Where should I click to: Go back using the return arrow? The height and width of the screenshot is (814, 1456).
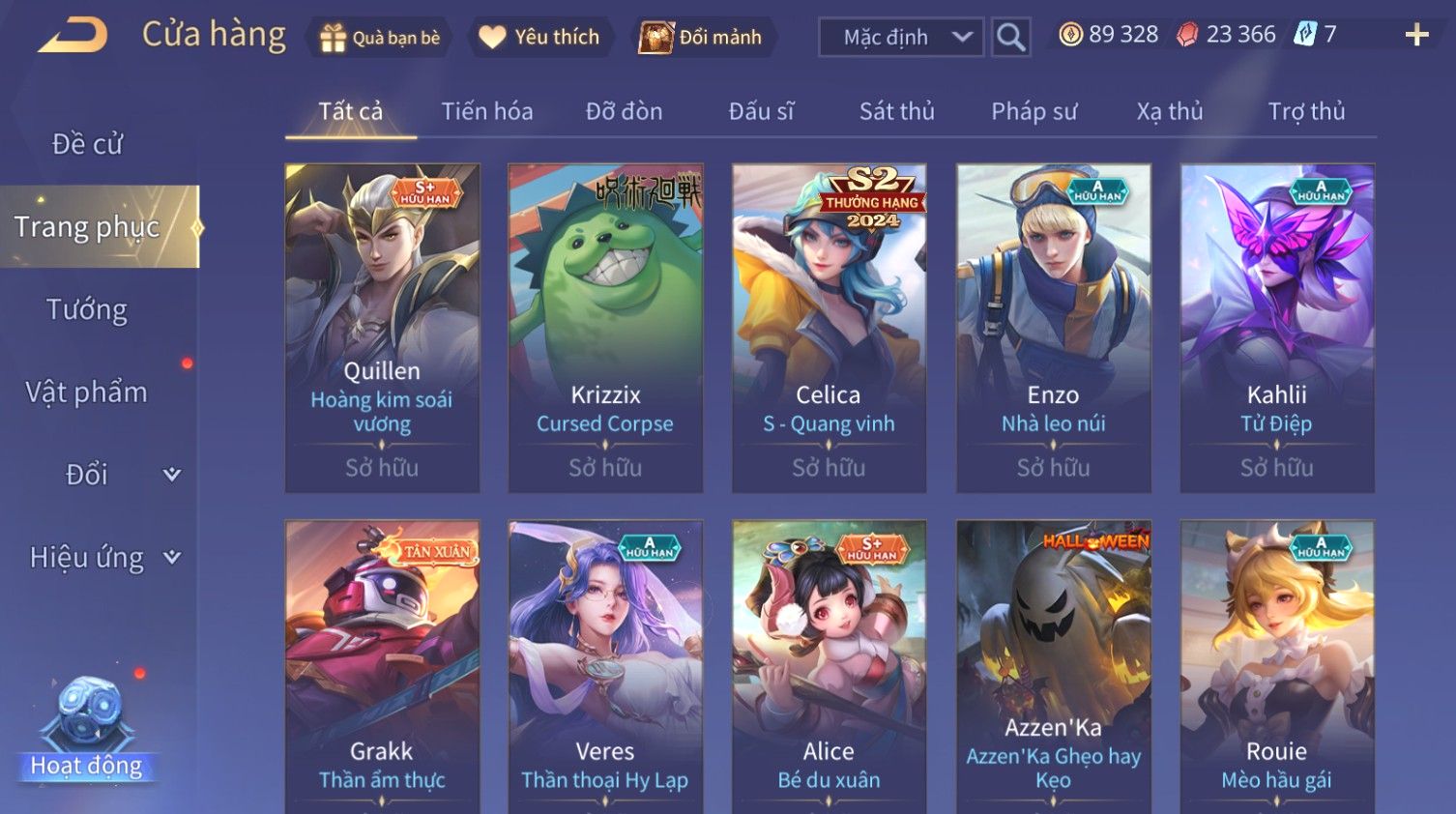73,36
